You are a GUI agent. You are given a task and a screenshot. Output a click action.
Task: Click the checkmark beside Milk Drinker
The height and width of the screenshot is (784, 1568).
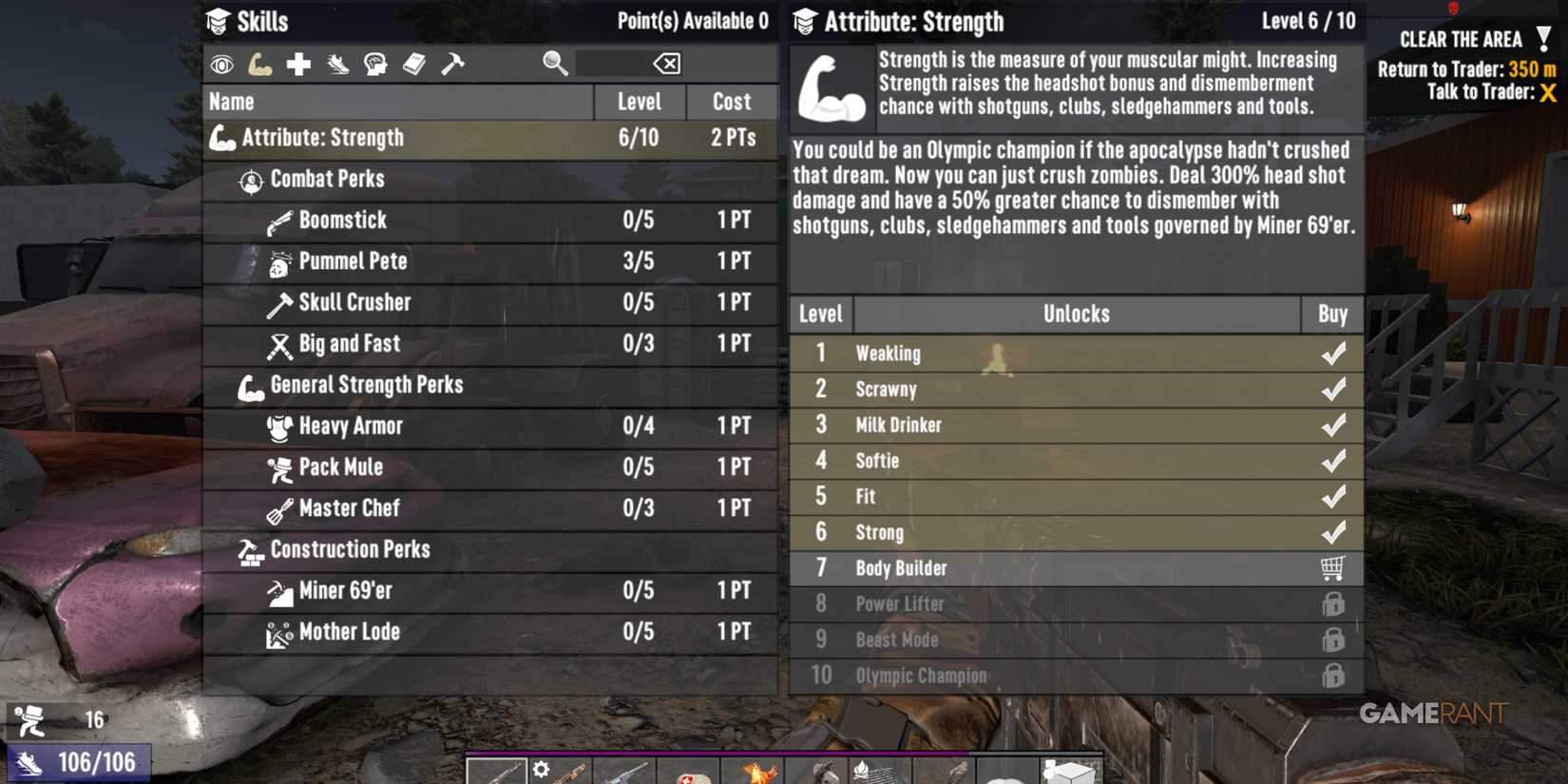pyautogui.click(x=1333, y=425)
